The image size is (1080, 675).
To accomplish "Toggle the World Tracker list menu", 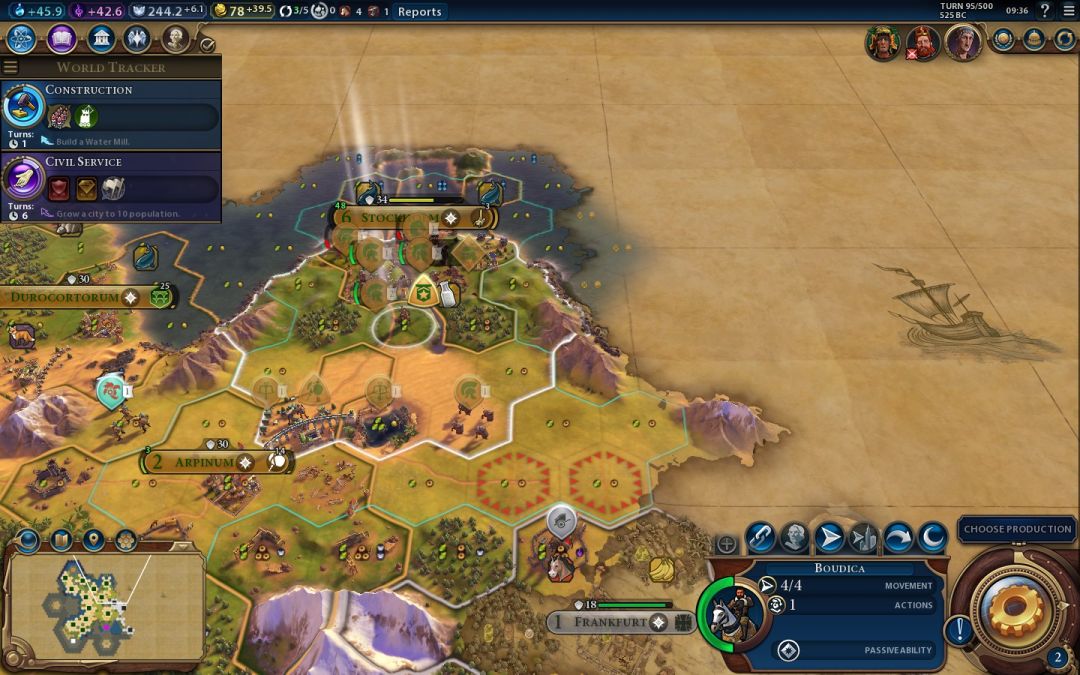I will pos(11,67).
